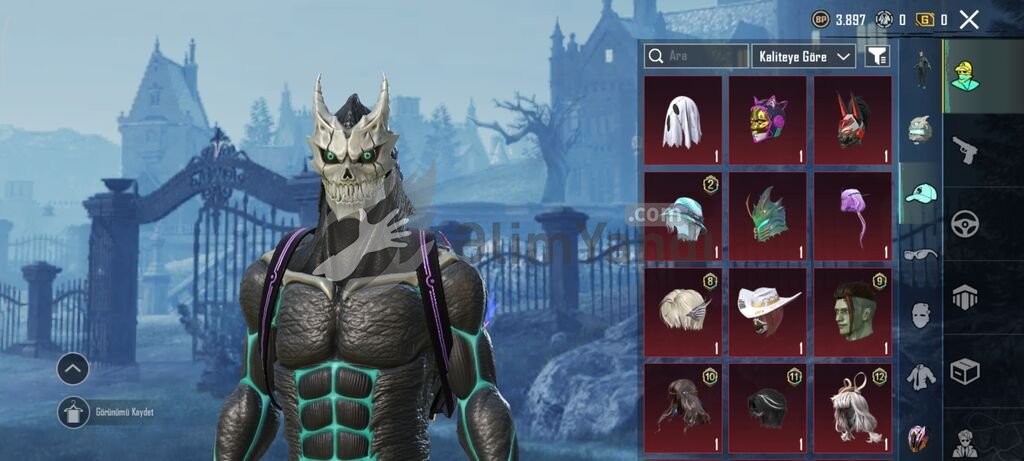This screenshot has width=1024, height=461.
Task: Select the purple jellyfish headpiece
Action: pos(852,217)
